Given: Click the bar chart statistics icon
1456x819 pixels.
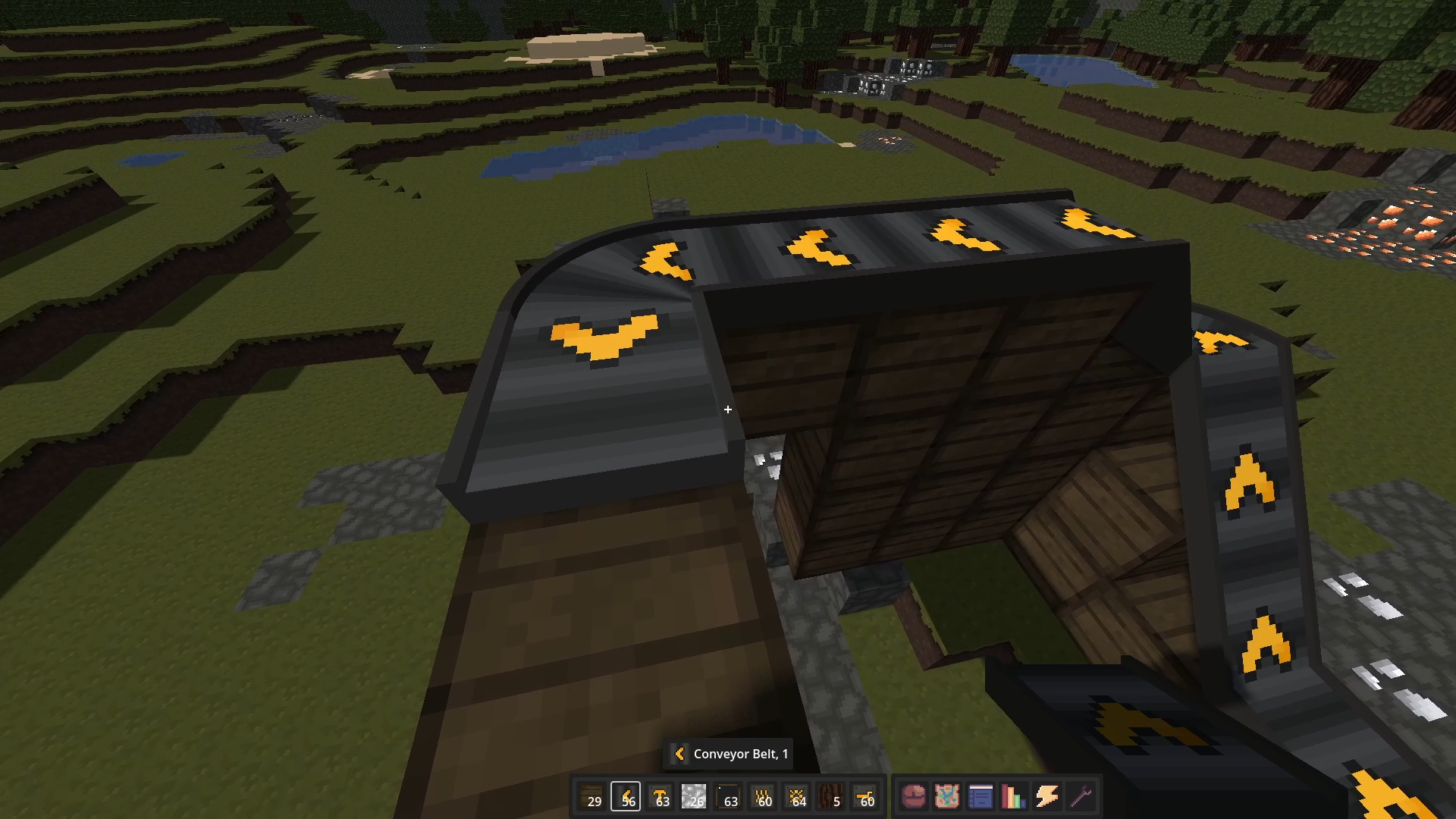Looking at the screenshot, I should point(1015,797).
